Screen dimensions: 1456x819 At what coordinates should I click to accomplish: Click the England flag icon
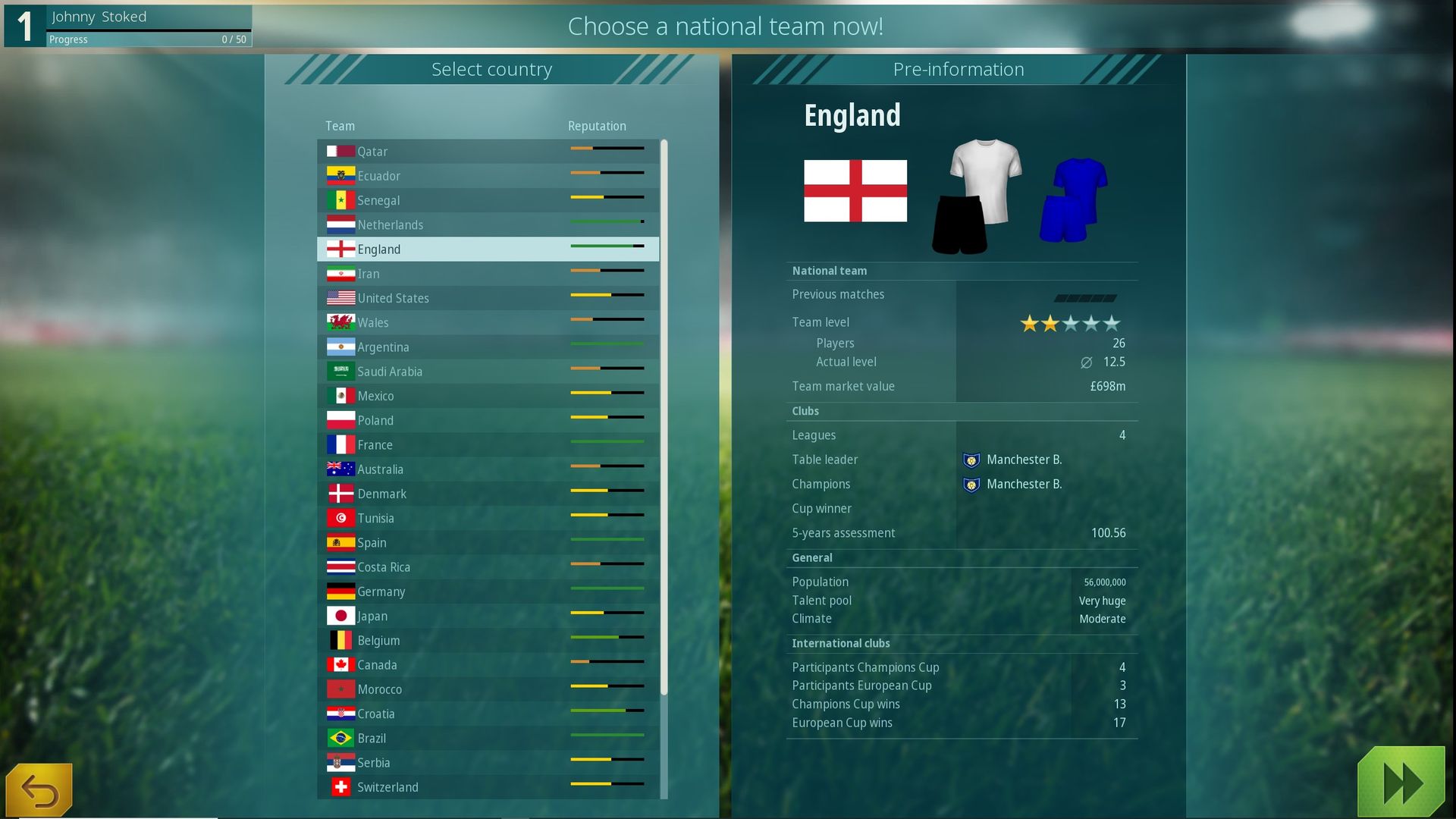(340, 249)
